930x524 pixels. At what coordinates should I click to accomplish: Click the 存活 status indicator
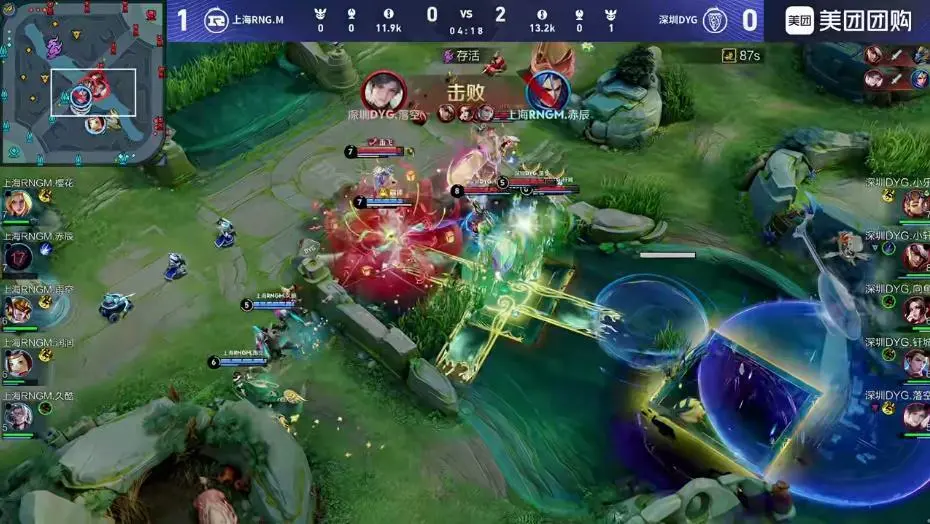(x=462, y=56)
